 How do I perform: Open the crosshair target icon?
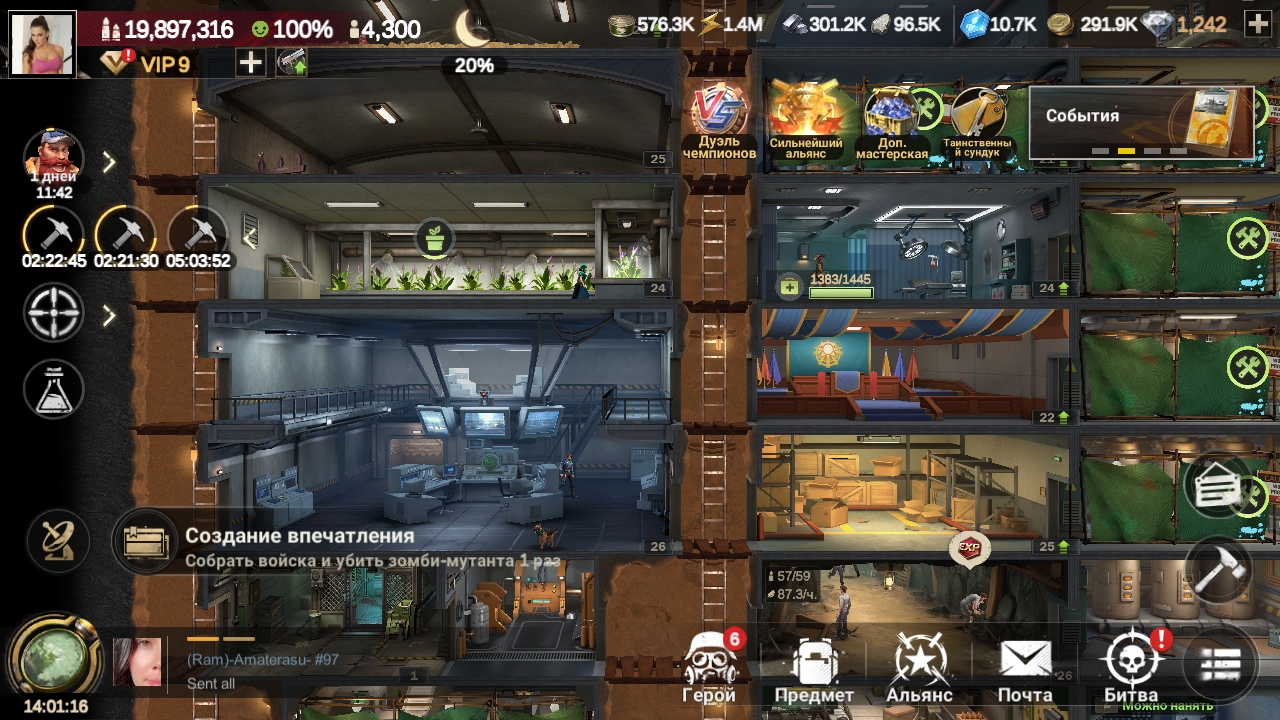pos(53,315)
